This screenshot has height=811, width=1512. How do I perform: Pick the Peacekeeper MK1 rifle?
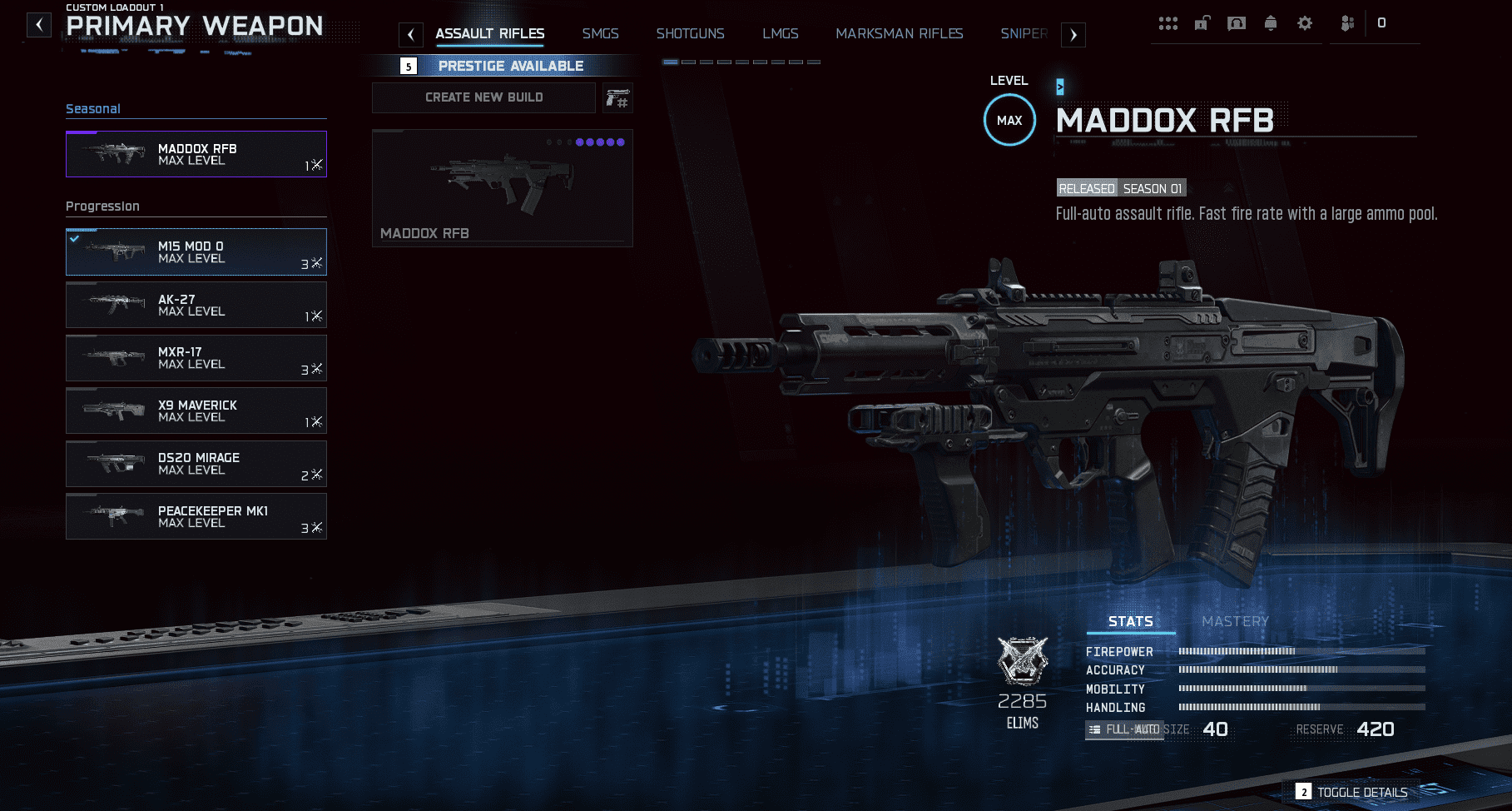point(196,516)
